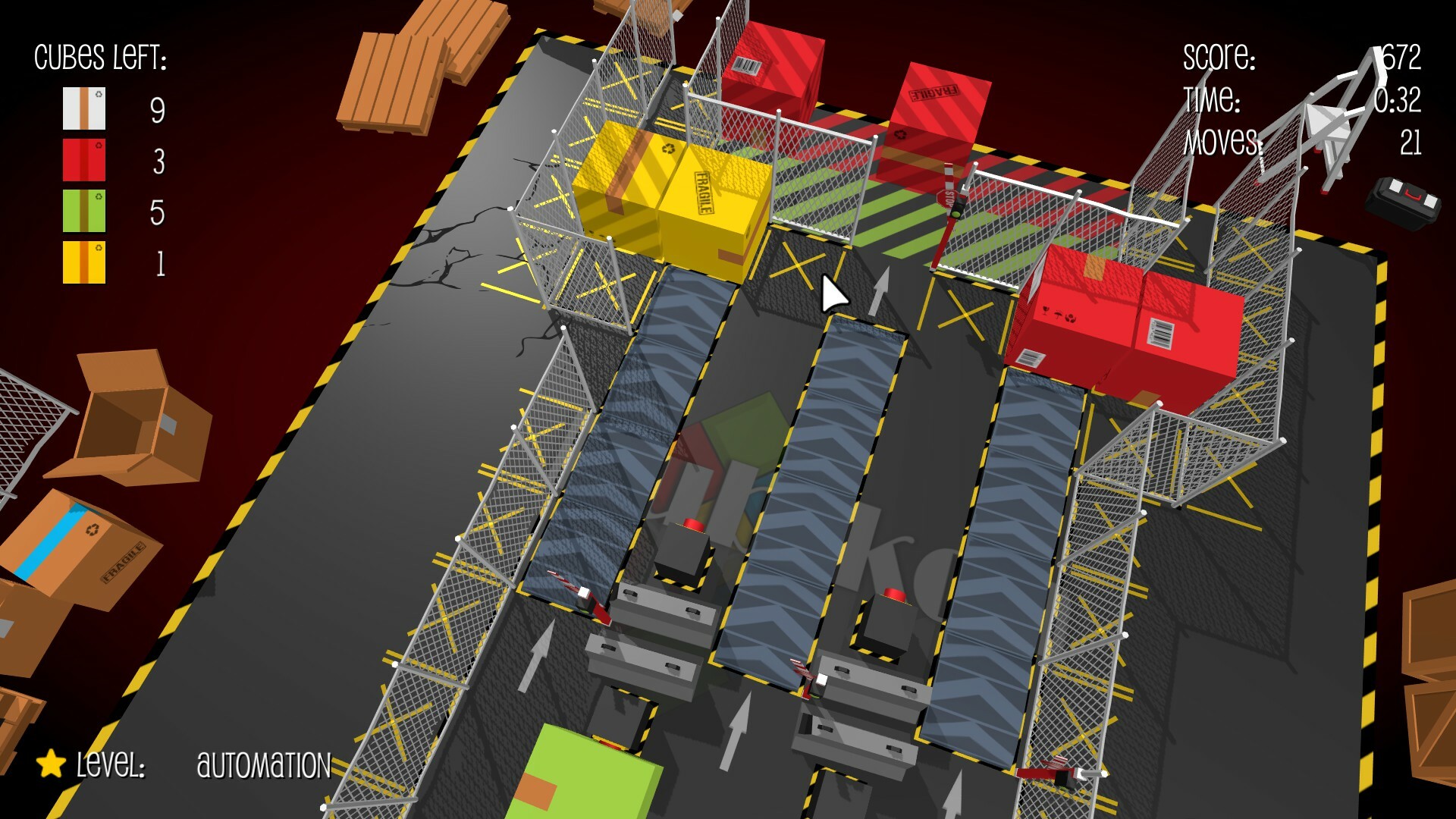Click the barcode label on the top red crate
1456x819 pixels.
click(746, 65)
